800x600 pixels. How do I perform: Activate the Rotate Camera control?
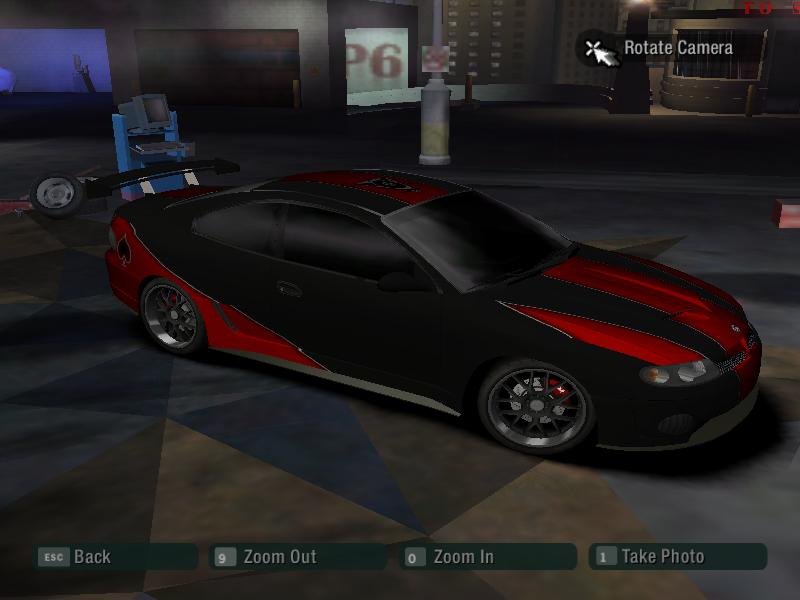[676, 48]
